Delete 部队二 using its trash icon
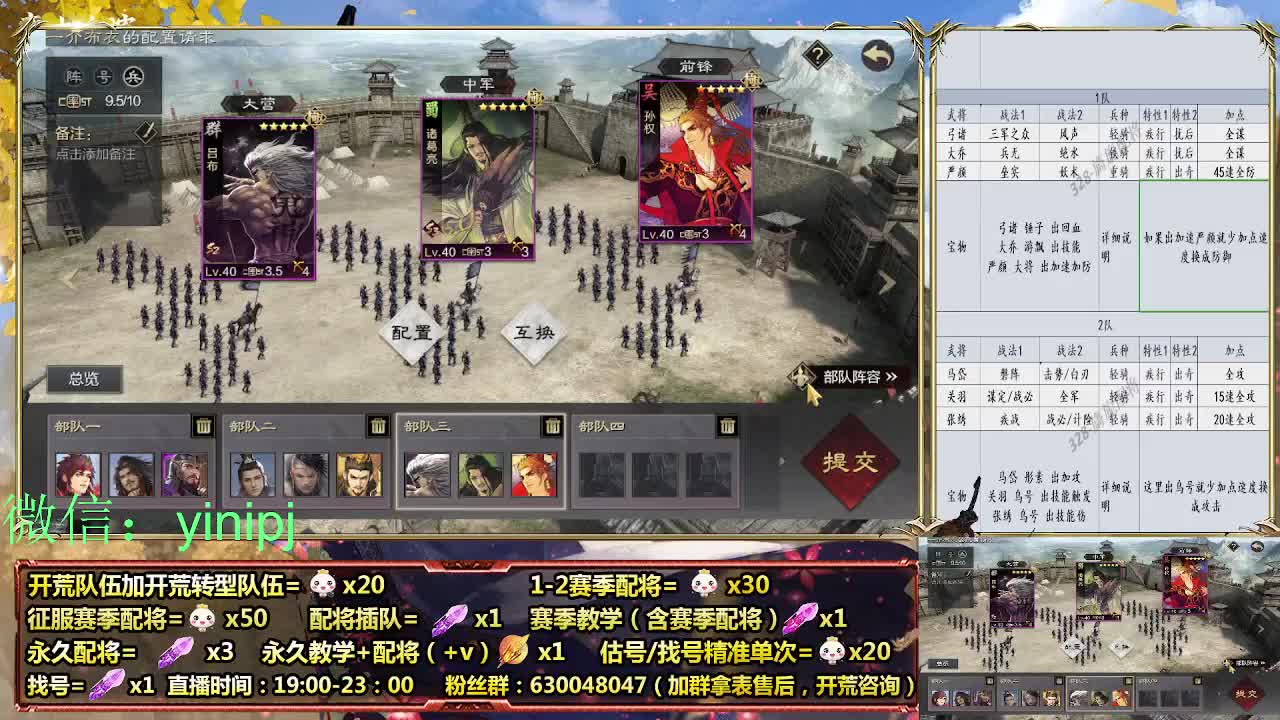The image size is (1280, 720). (x=378, y=424)
